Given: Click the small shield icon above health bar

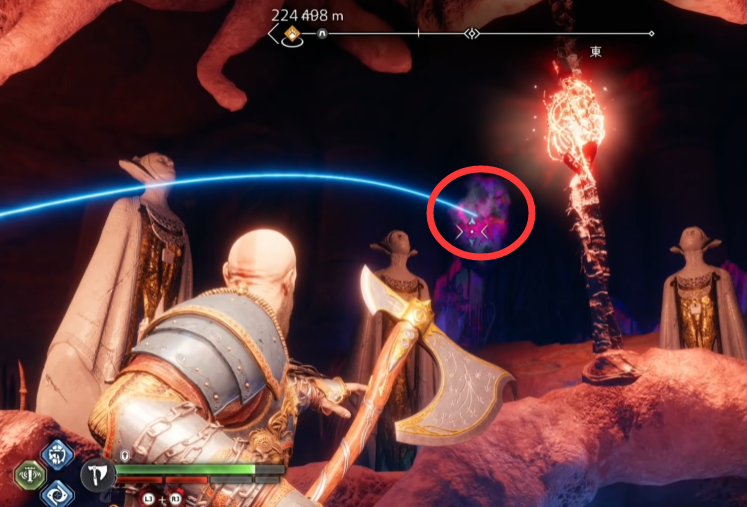Looking at the screenshot, I should pyautogui.click(x=122, y=455).
